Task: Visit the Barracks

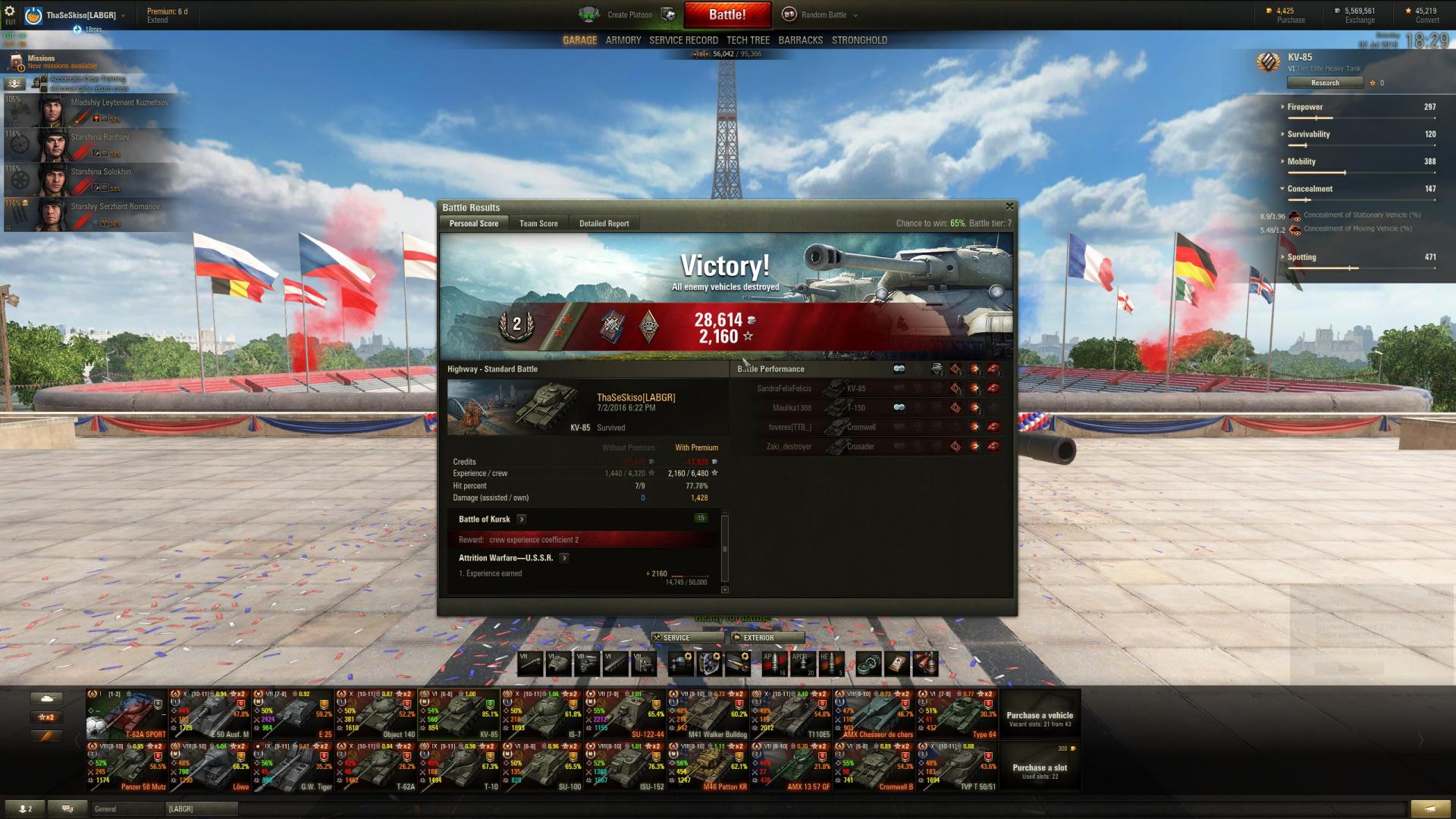Action: [x=800, y=40]
